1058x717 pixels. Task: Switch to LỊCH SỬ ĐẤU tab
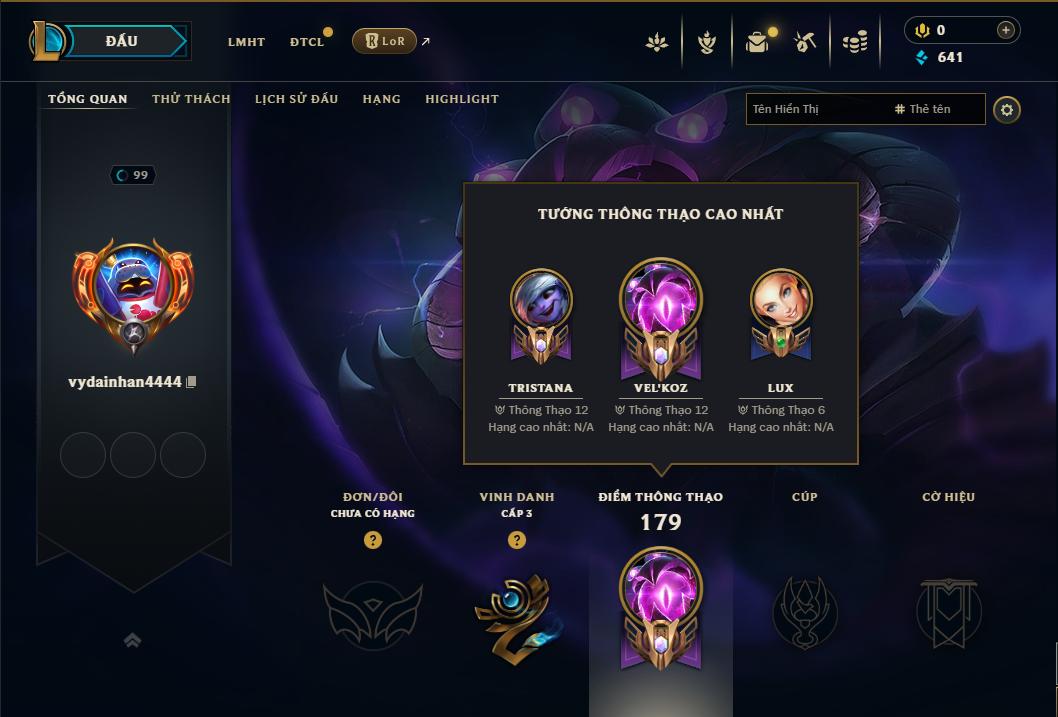296,99
